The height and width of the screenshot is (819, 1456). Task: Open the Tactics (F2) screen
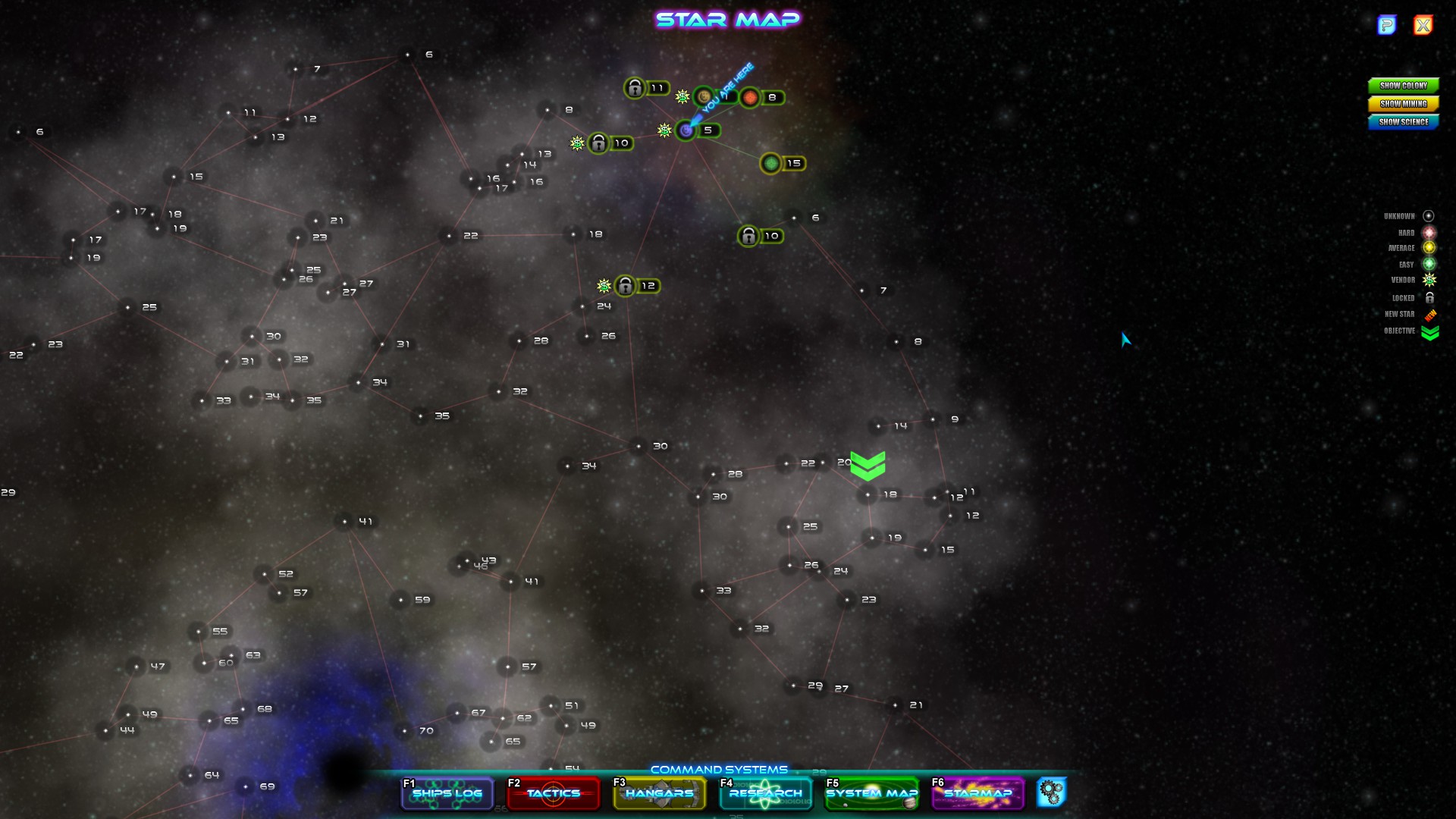point(552,793)
